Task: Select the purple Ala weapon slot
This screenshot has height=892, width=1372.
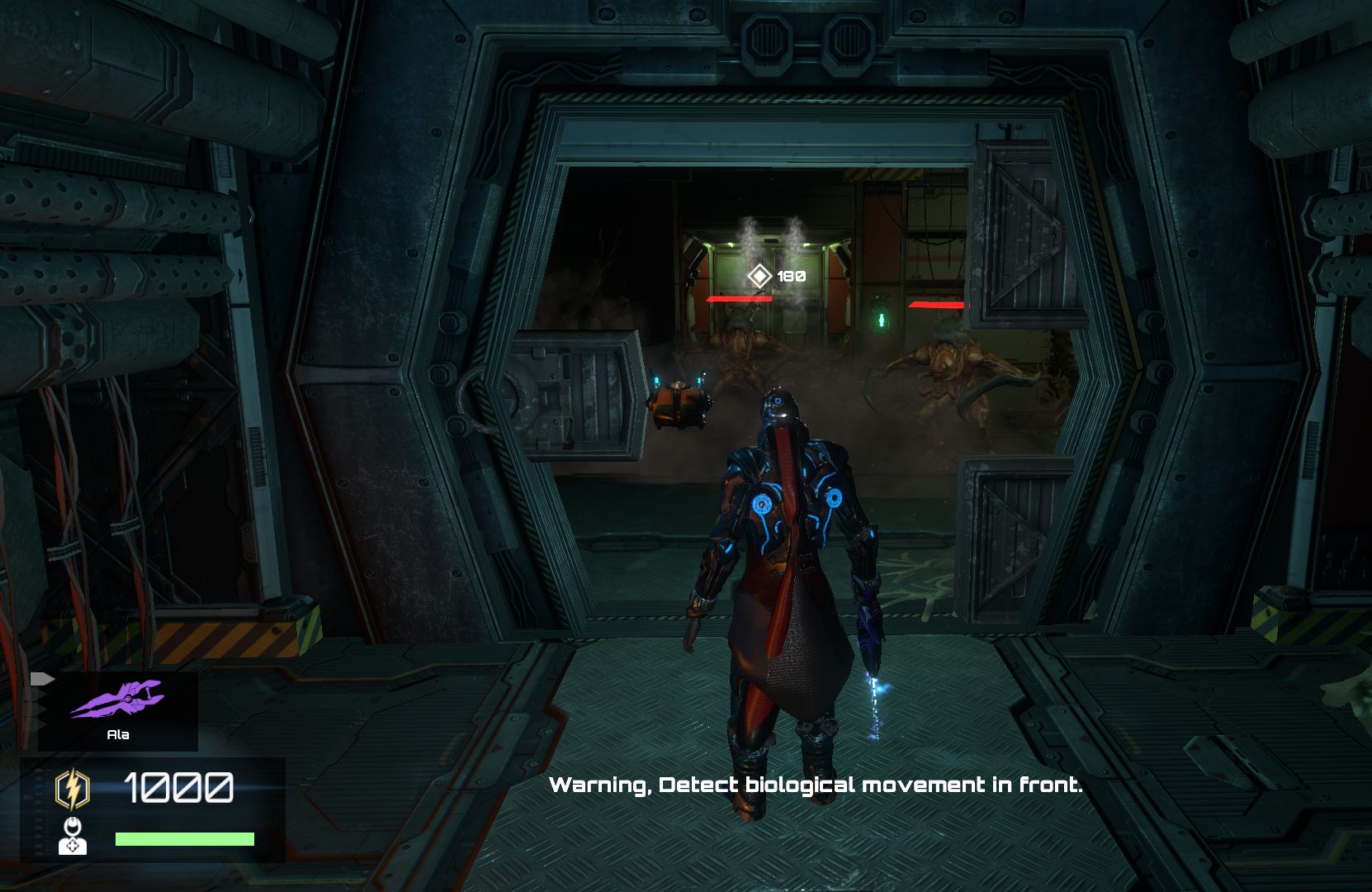Action: [x=117, y=710]
